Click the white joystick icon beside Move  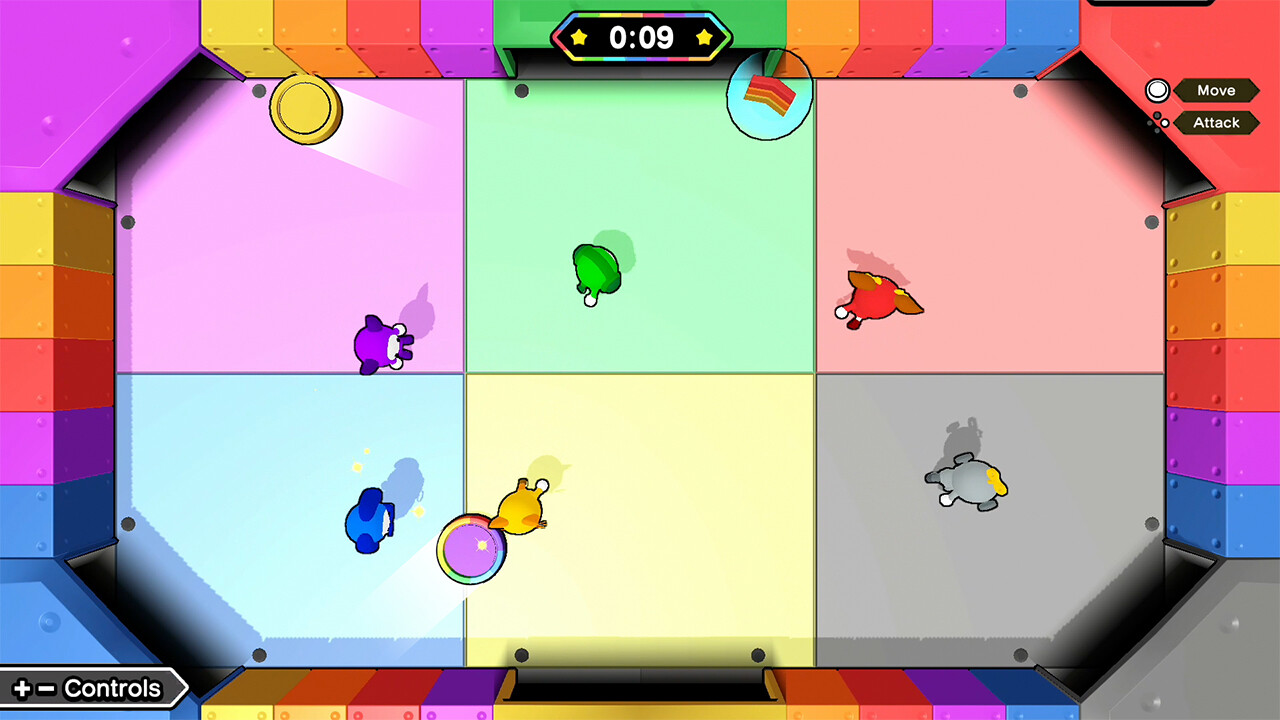click(1156, 90)
